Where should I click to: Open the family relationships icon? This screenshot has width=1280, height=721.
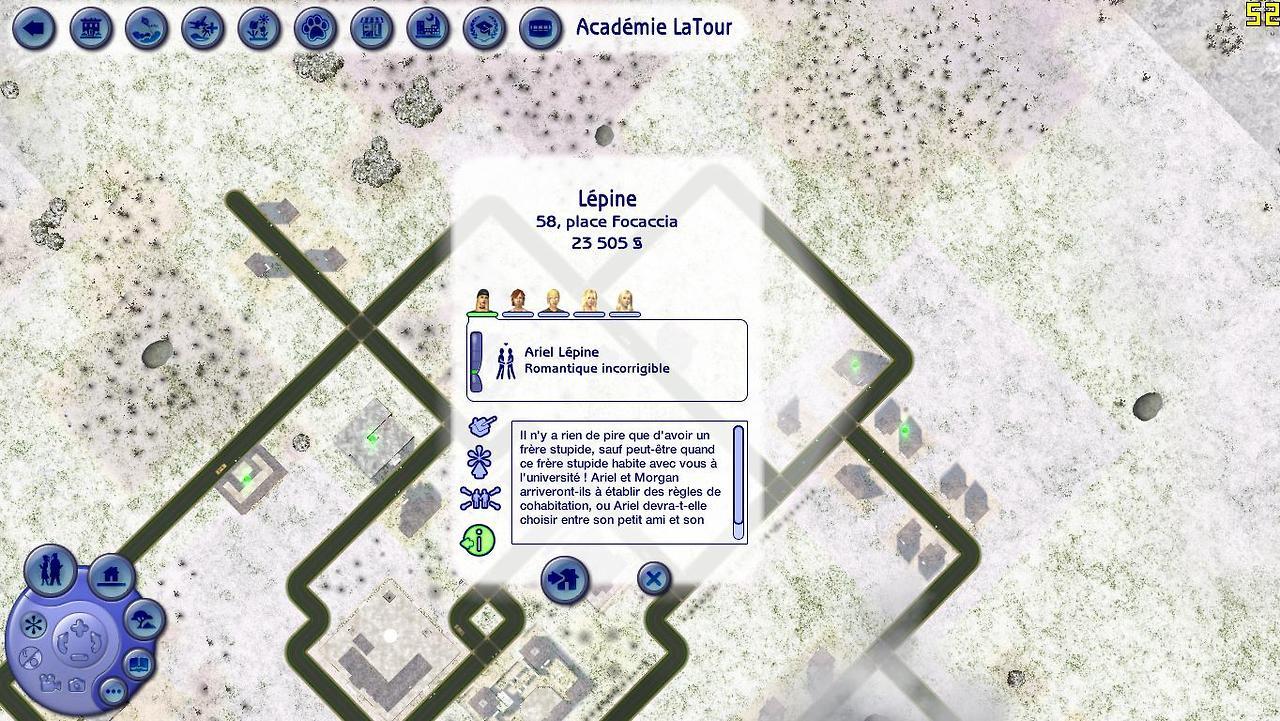pyautogui.click(x=480, y=498)
